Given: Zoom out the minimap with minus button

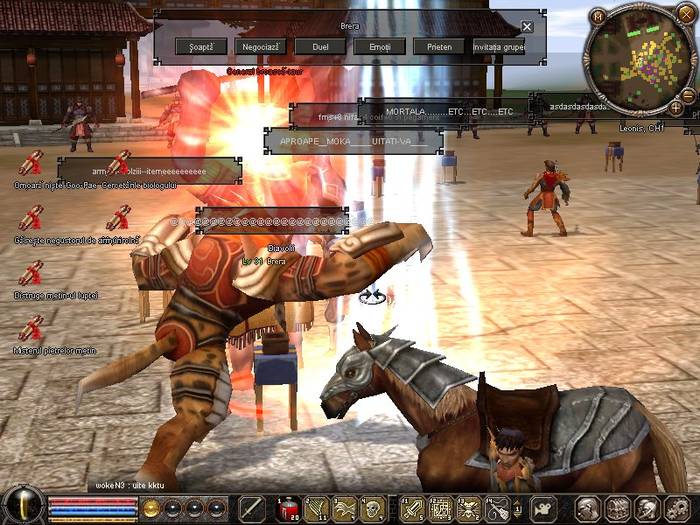Looking at the screenshot, I should 688,95.
